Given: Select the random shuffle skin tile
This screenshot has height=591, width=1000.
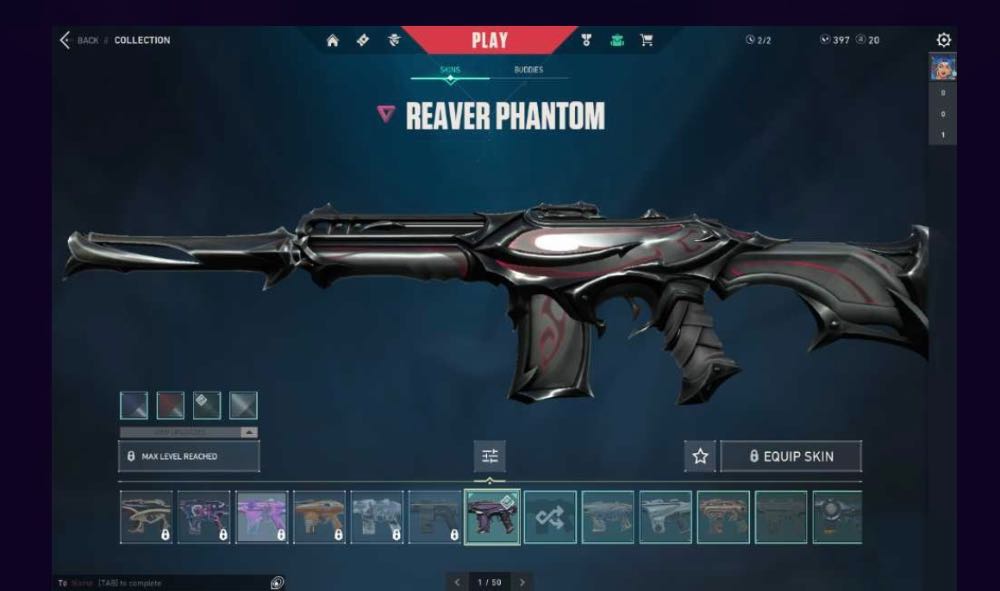Looking at the screenshot, I should coord(550,517).
